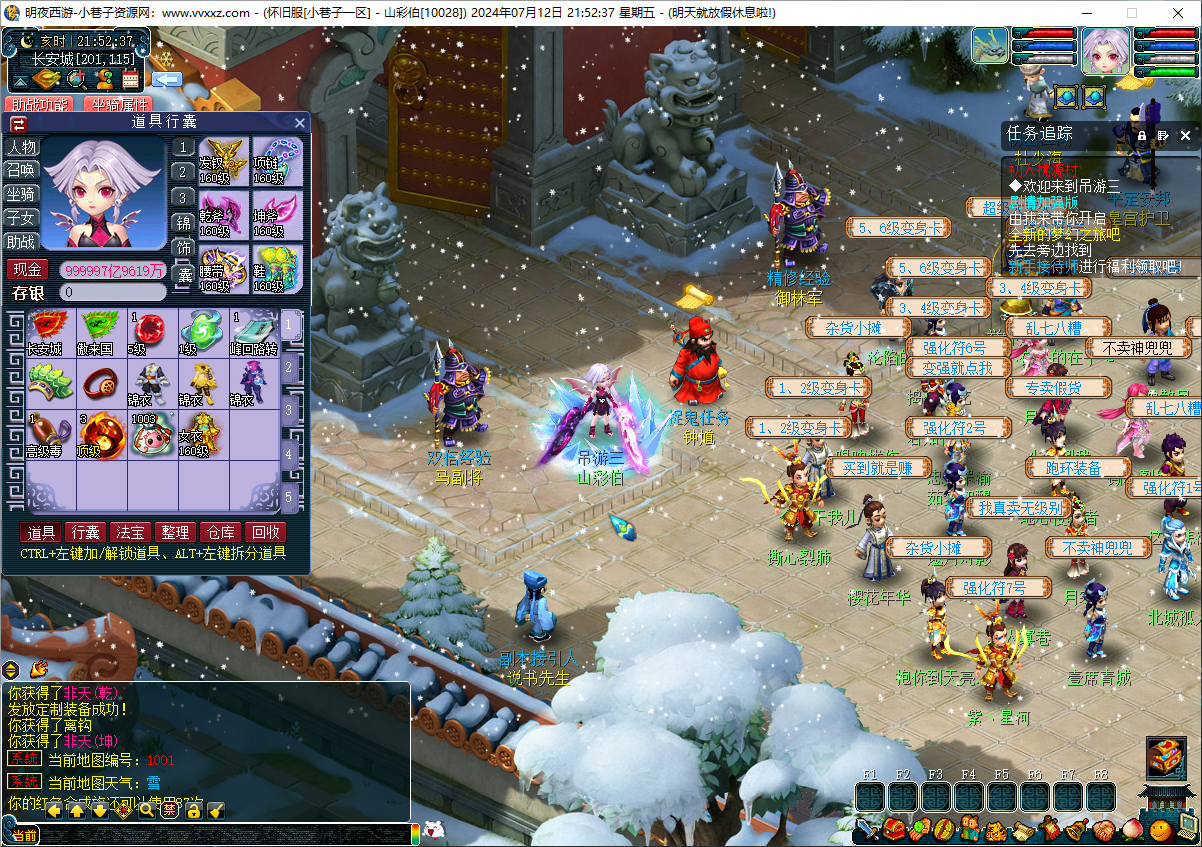
Task: Click the 高级毒 item slot
Action: click(x=45, y=435)
